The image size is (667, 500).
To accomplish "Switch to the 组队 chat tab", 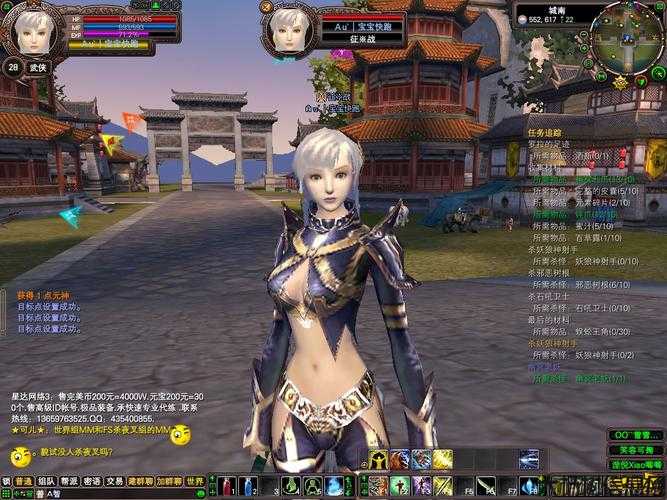I will pos(47,481).
